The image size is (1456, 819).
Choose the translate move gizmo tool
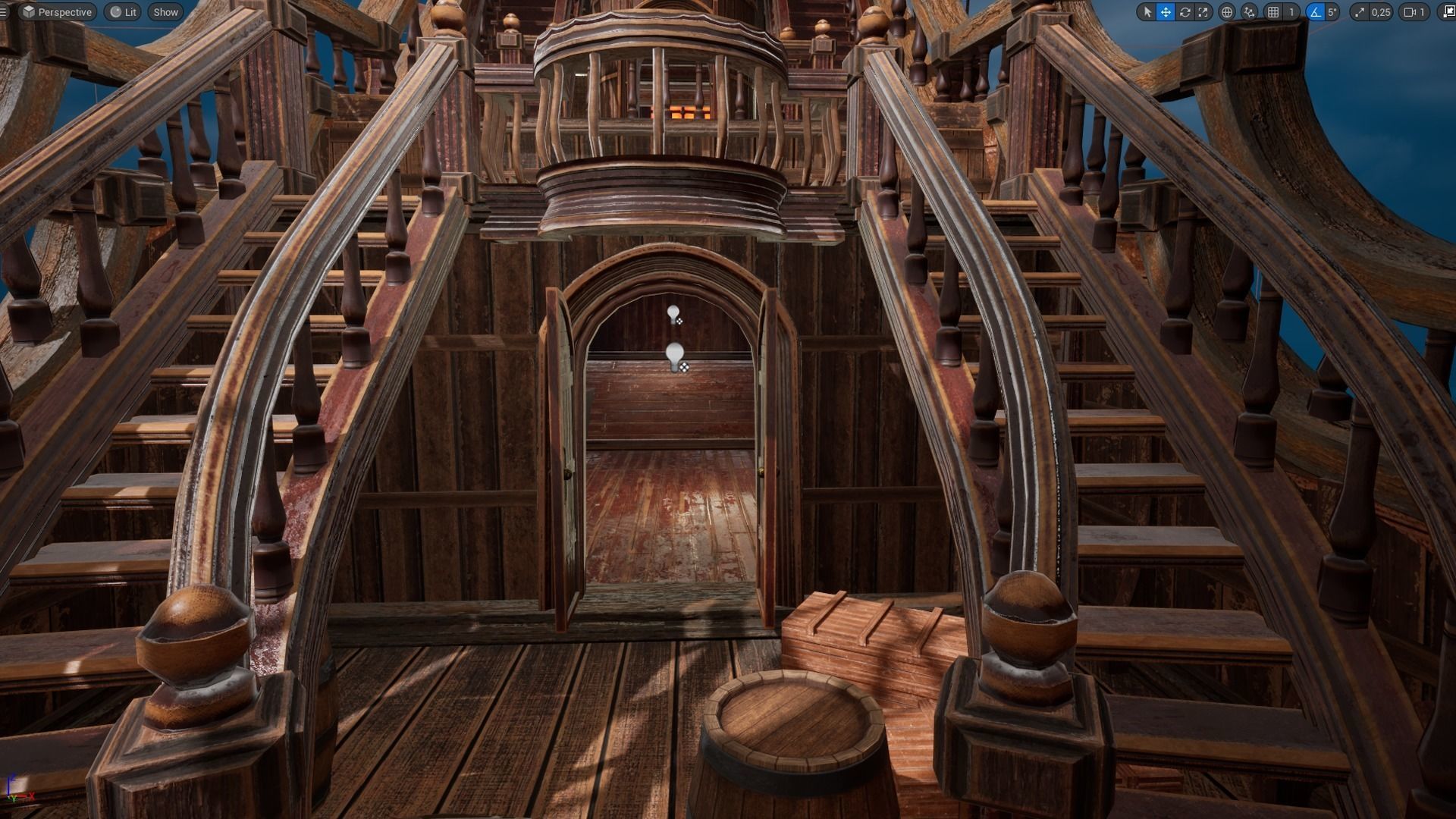1166,12
